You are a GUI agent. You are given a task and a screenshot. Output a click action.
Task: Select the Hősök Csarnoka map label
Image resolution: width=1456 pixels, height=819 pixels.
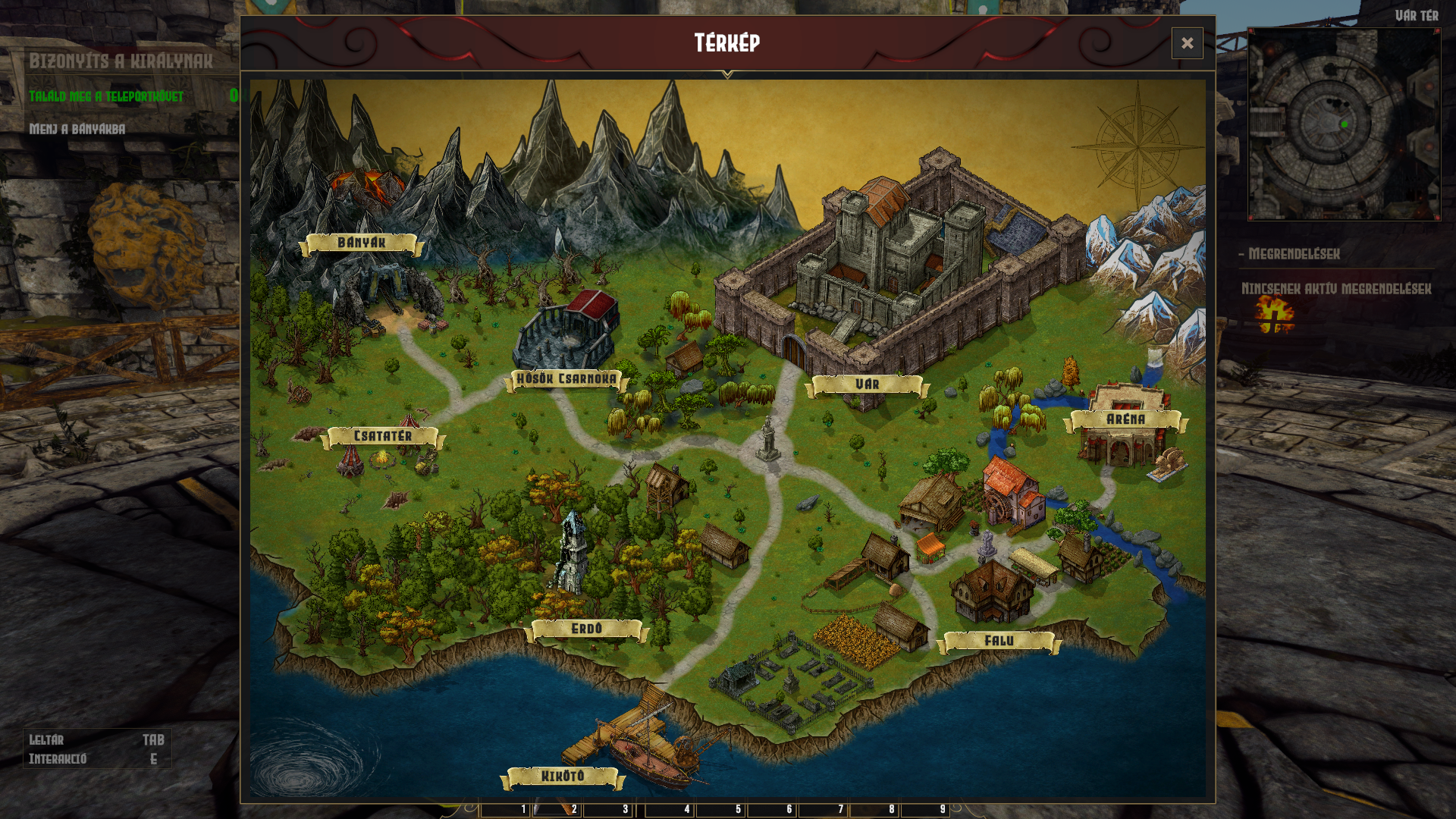click(x=566, y=378)
